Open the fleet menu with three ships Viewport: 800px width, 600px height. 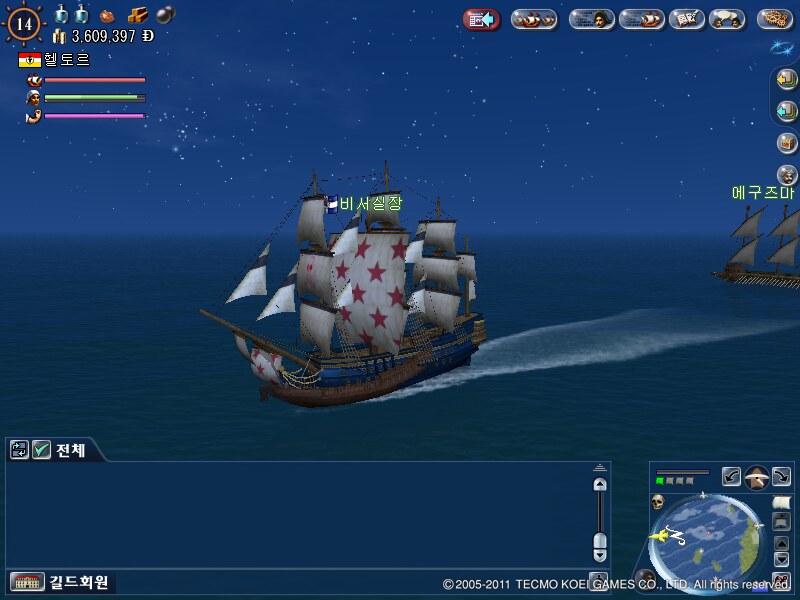click(534, 19)
